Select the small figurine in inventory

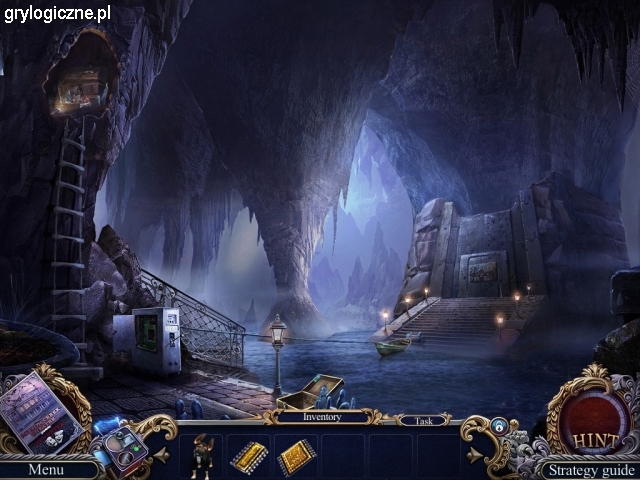coord(203,455)
